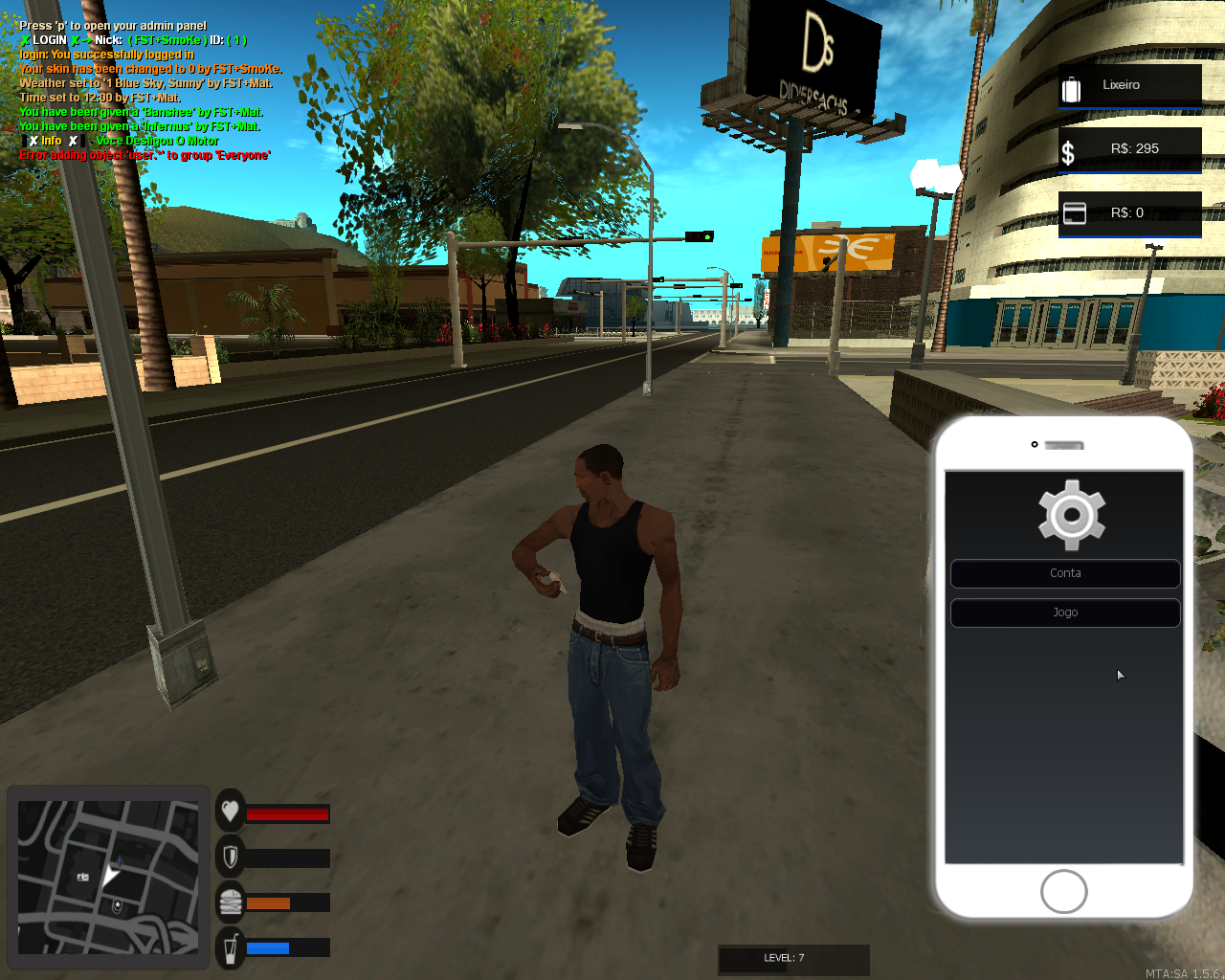This screenshot has width=1225, height=980.
Task: Click the drink cup icon in the HUD
Action: pos(229,947)
